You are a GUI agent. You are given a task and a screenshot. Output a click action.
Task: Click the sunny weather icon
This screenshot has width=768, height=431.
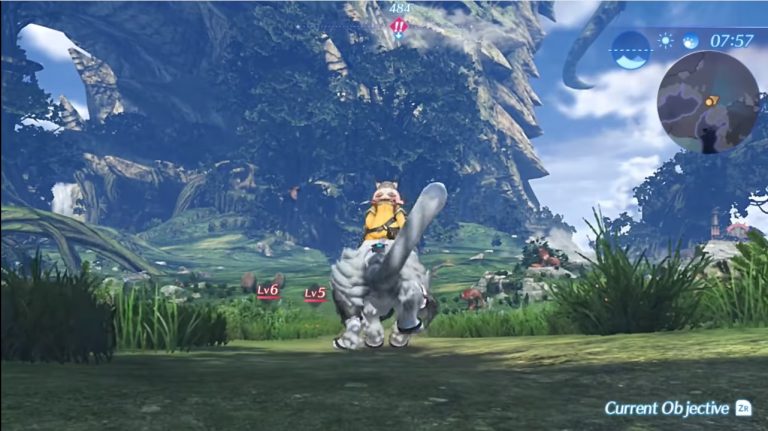[666, 41]
